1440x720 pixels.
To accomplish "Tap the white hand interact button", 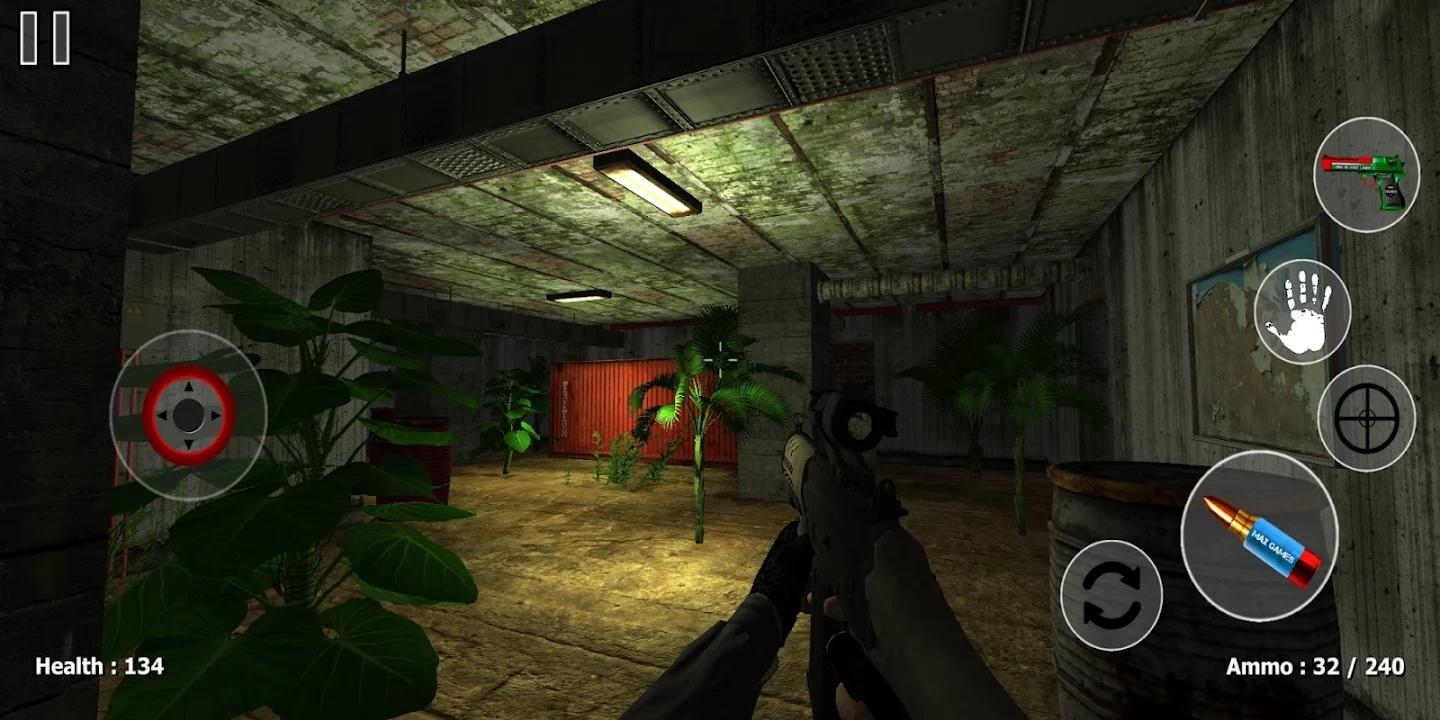I will pos(1301,312).
